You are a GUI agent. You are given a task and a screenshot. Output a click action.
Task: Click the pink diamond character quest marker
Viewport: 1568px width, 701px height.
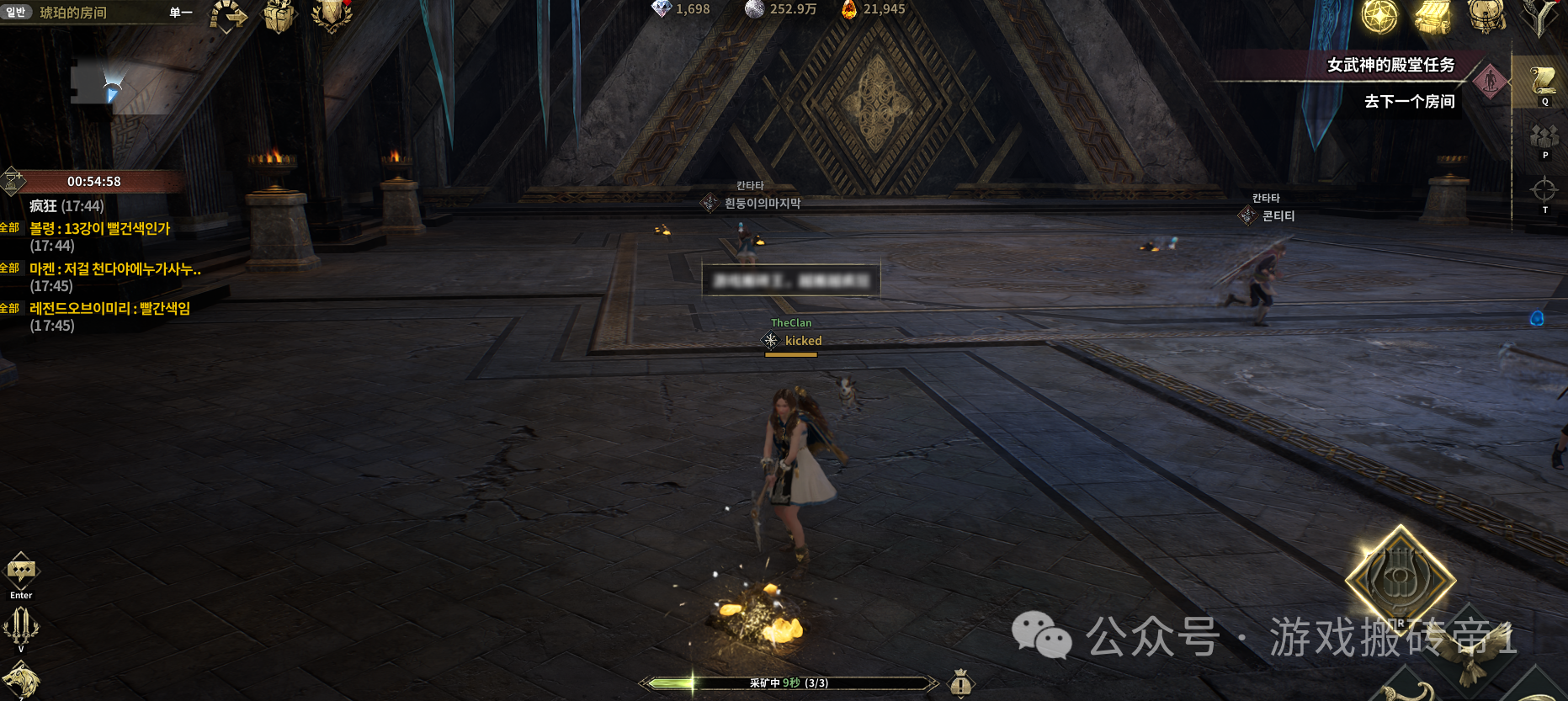coord(1491,82)
